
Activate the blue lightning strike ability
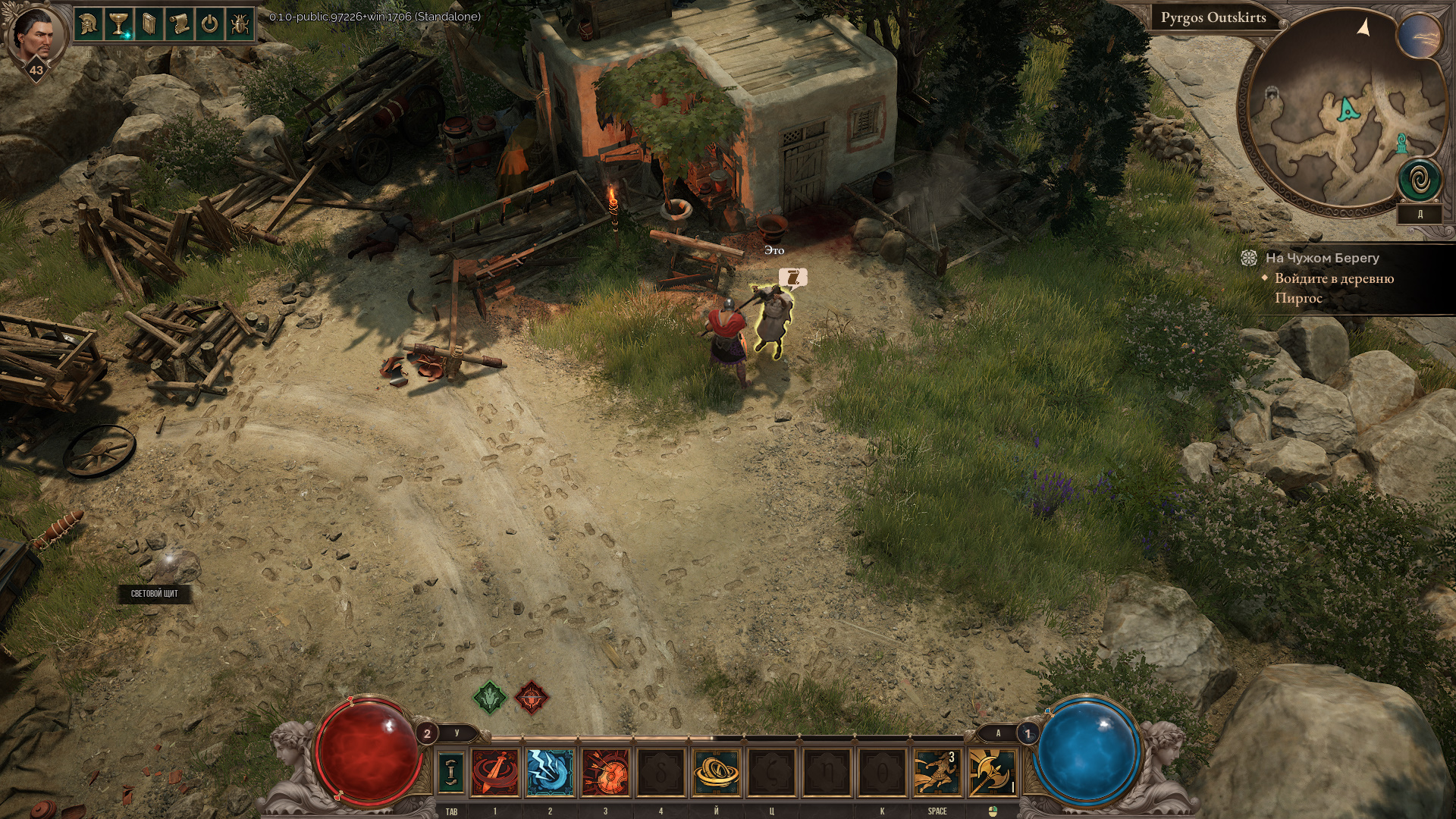click(550, 772)
